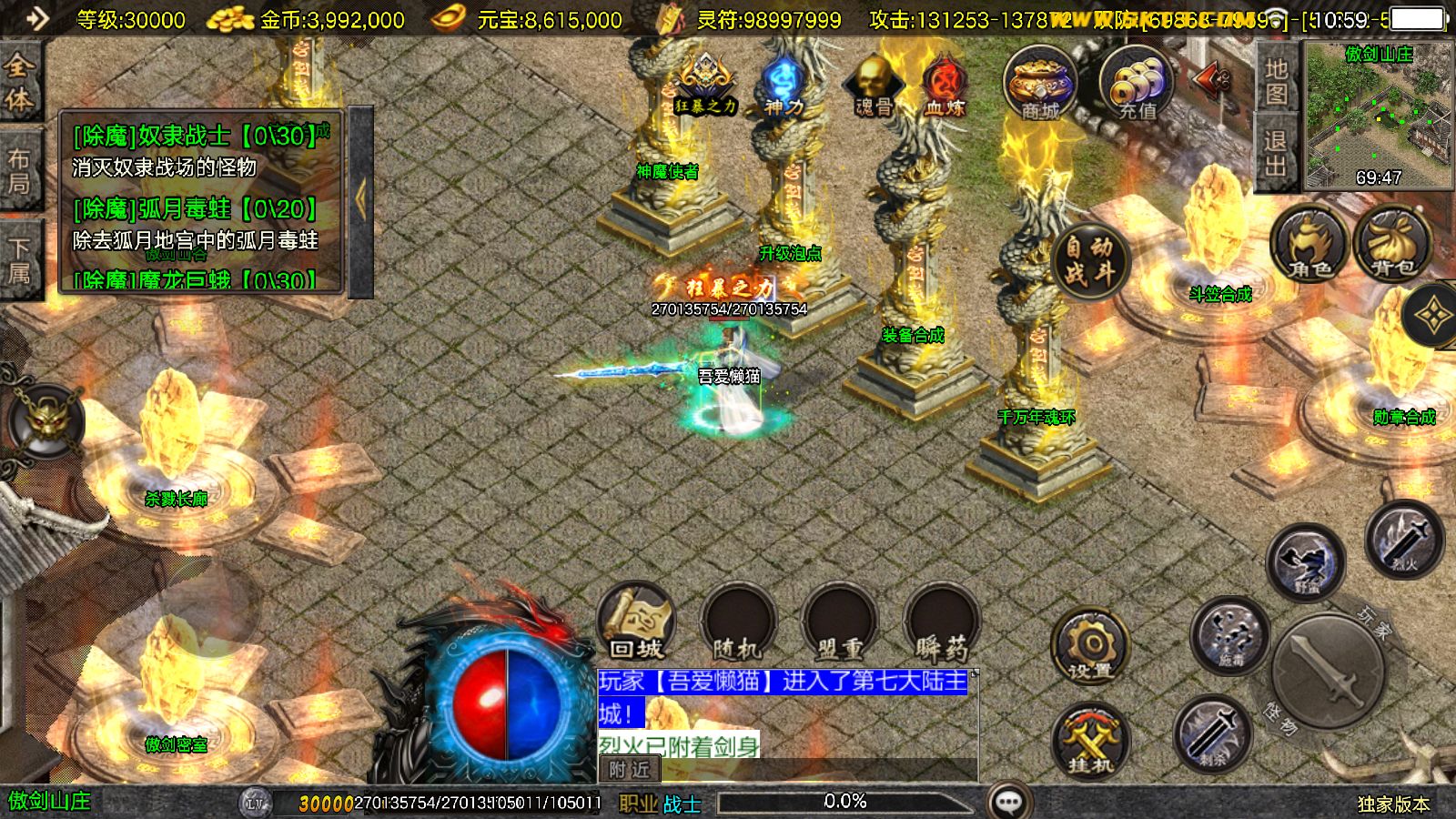Screen dimensions: 1456x819
Task: Open the minimap of 傲剑山庄
Action: (x=1378, y=115)
